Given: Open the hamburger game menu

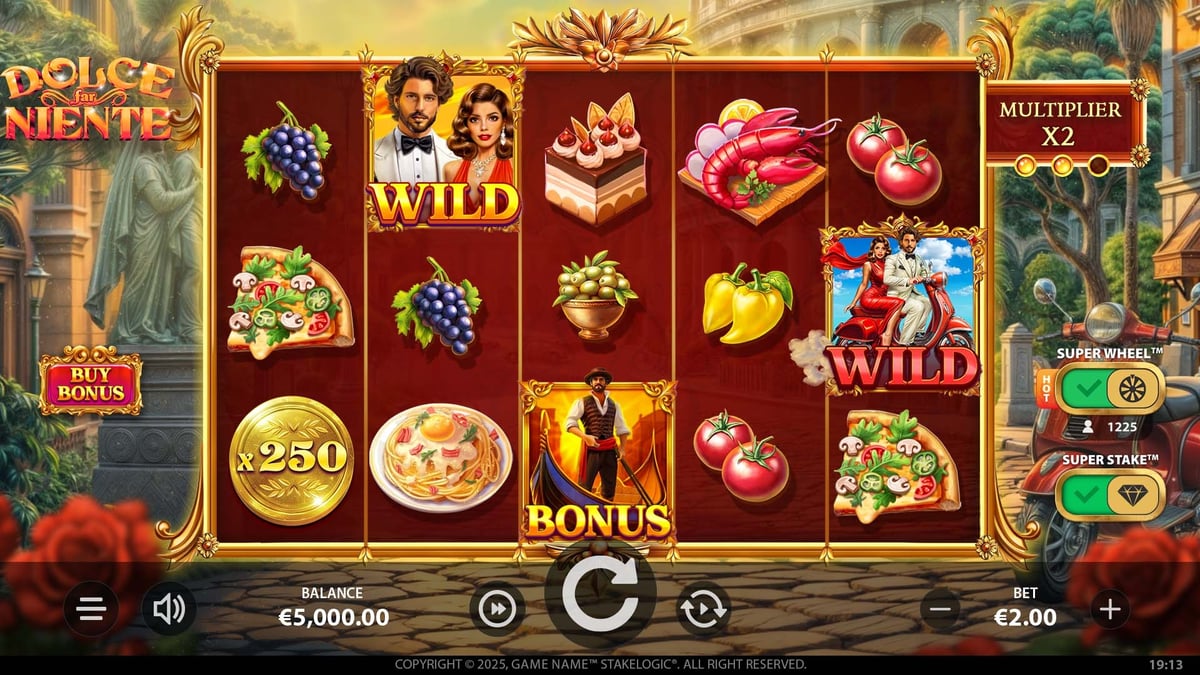Looking at the screenshot, I should [x=91, y=609].
